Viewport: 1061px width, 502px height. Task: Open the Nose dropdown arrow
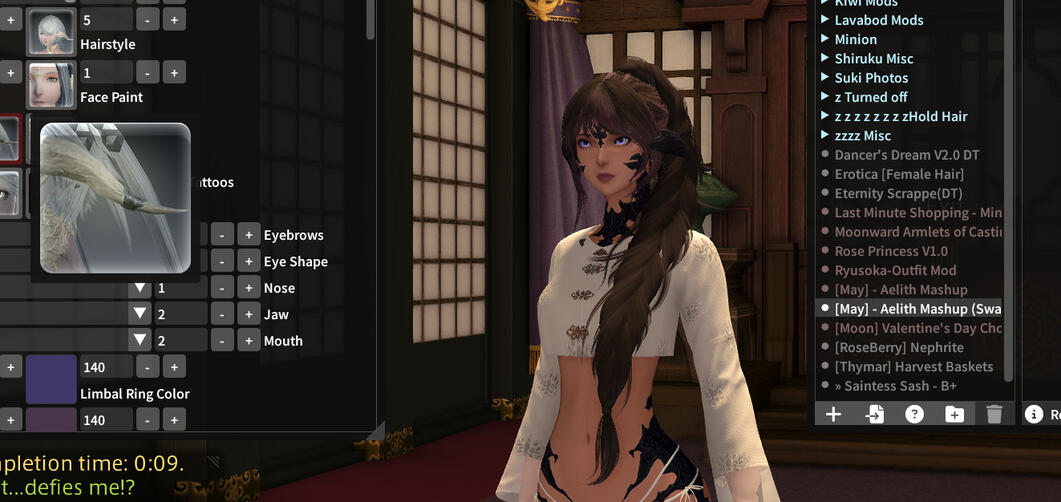pyautogui.click(x=141, y=288)
